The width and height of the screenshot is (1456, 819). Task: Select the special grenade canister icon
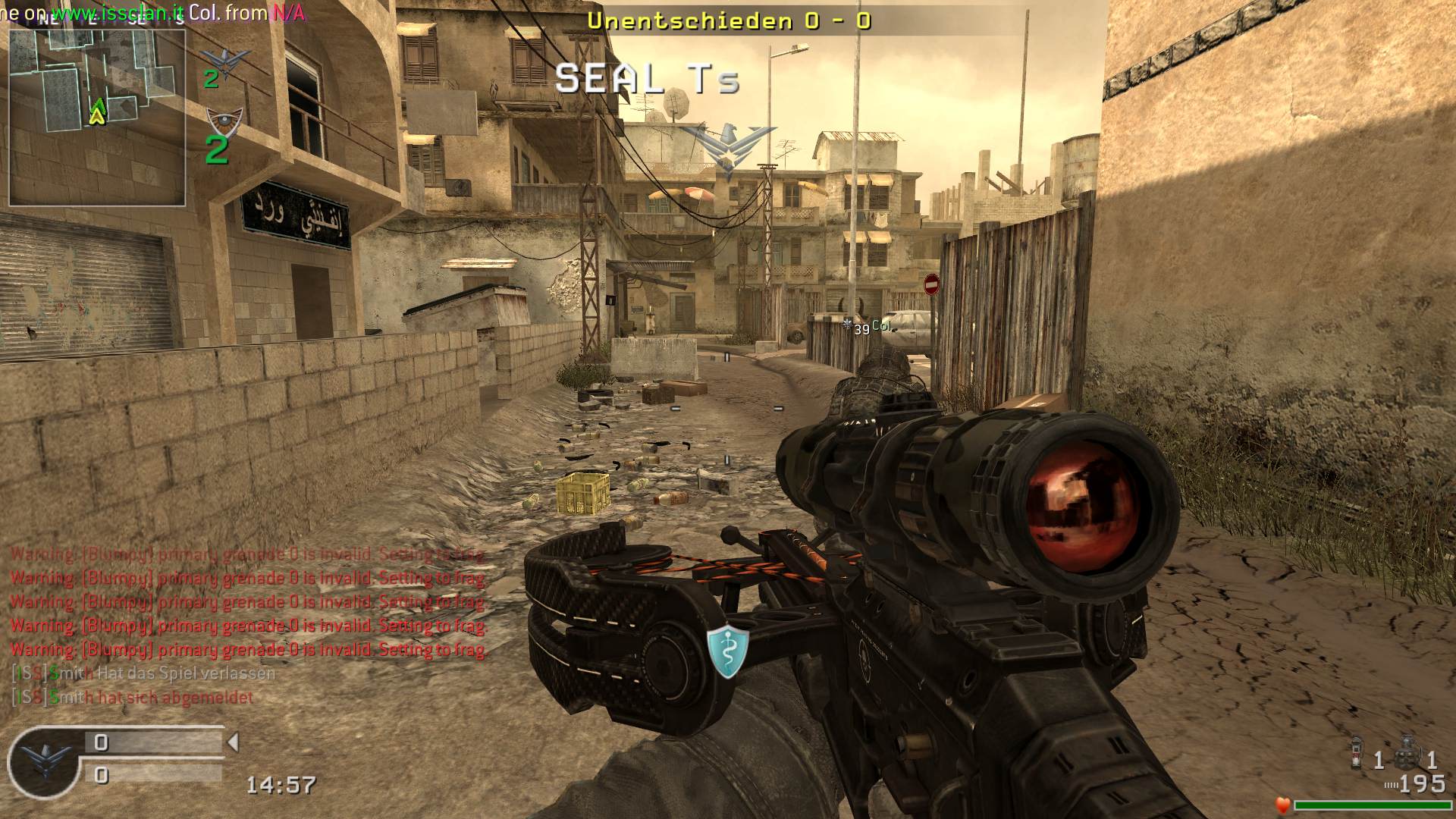pos(1357,753)
